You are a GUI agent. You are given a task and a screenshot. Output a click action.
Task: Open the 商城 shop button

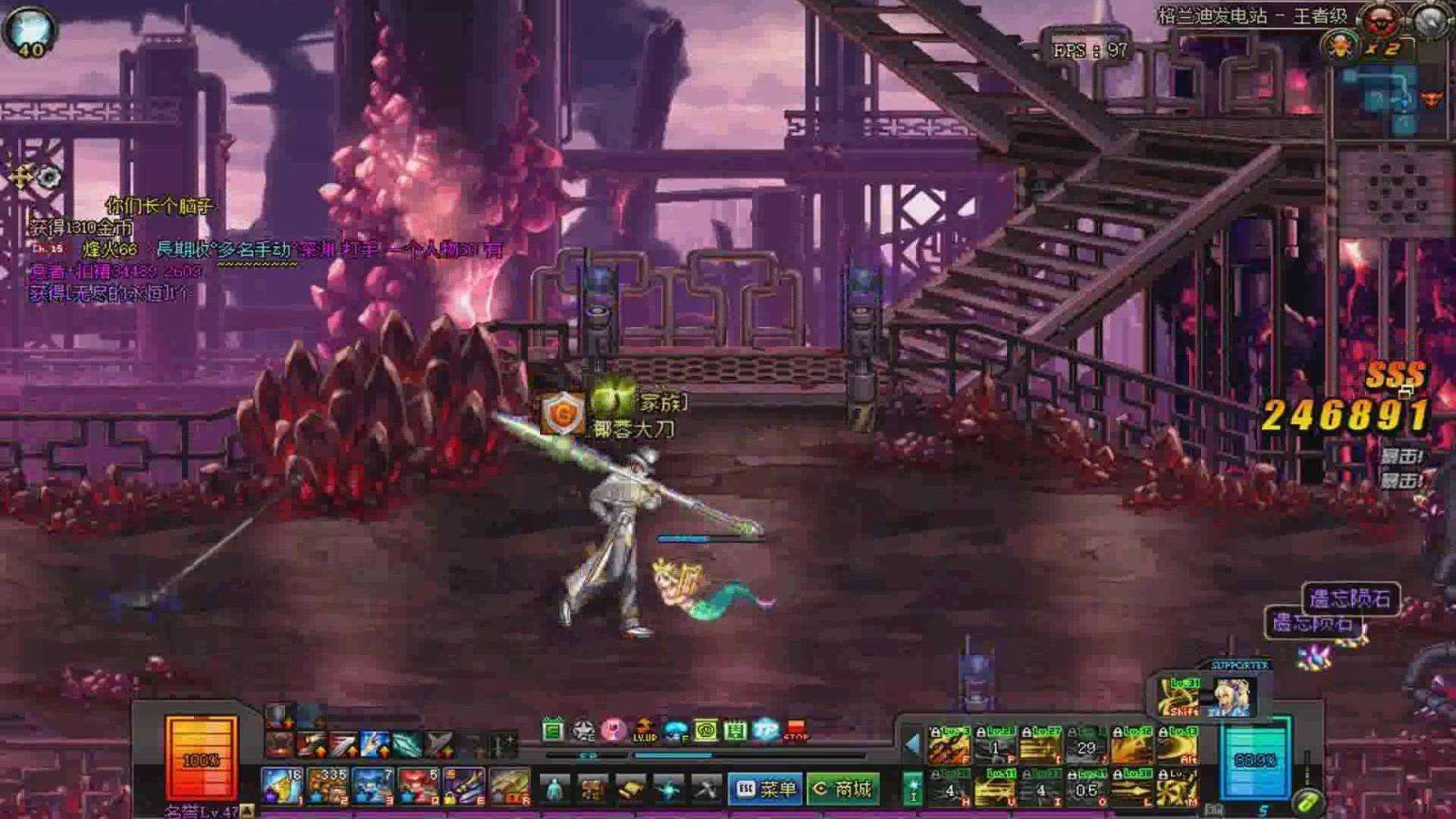tap(842, 789)
